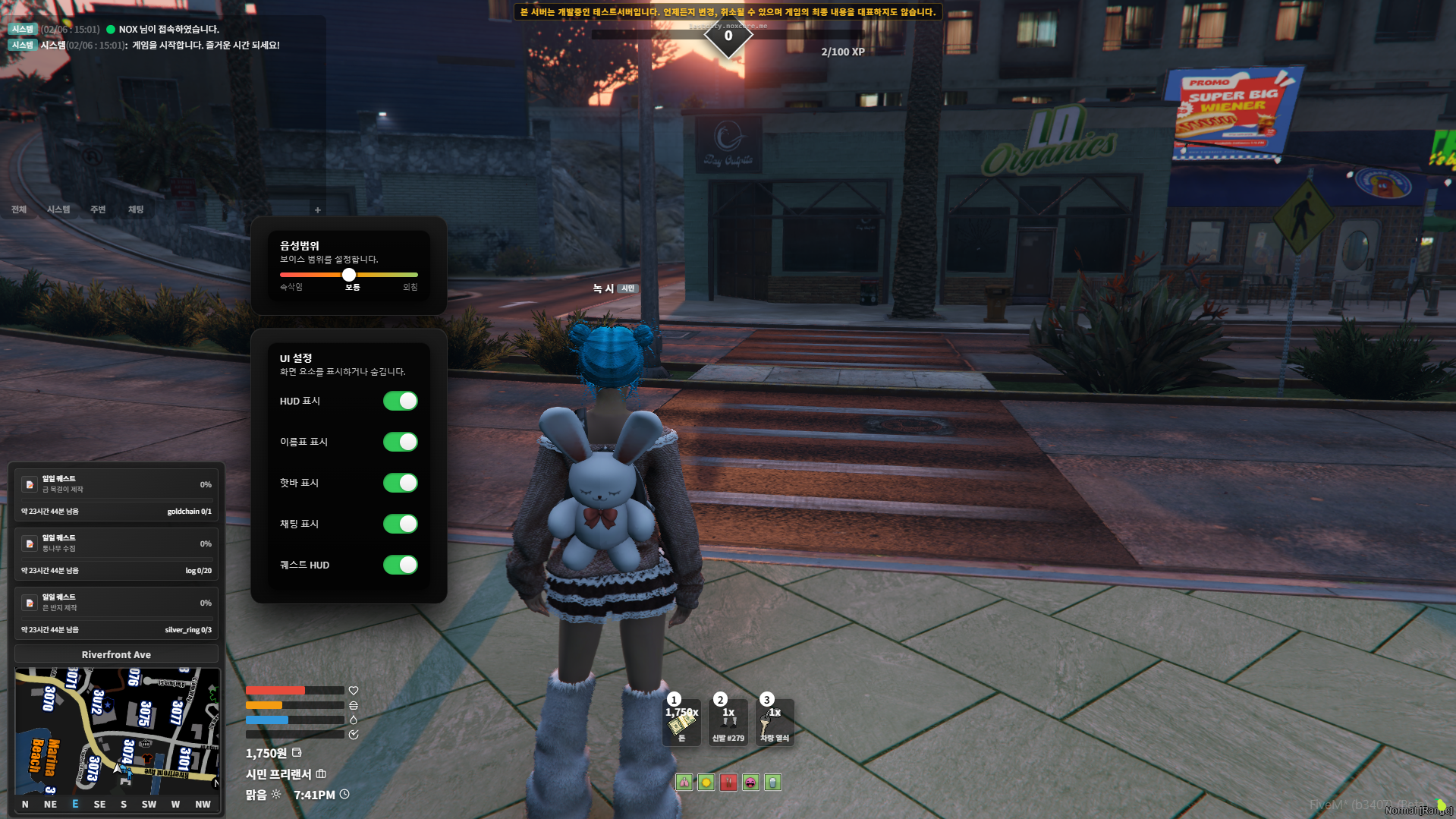Viewport: 1456px width, 819px height.
Task: Click the 음성범위 voice range slider handle
Action: [x=349, y=275]
